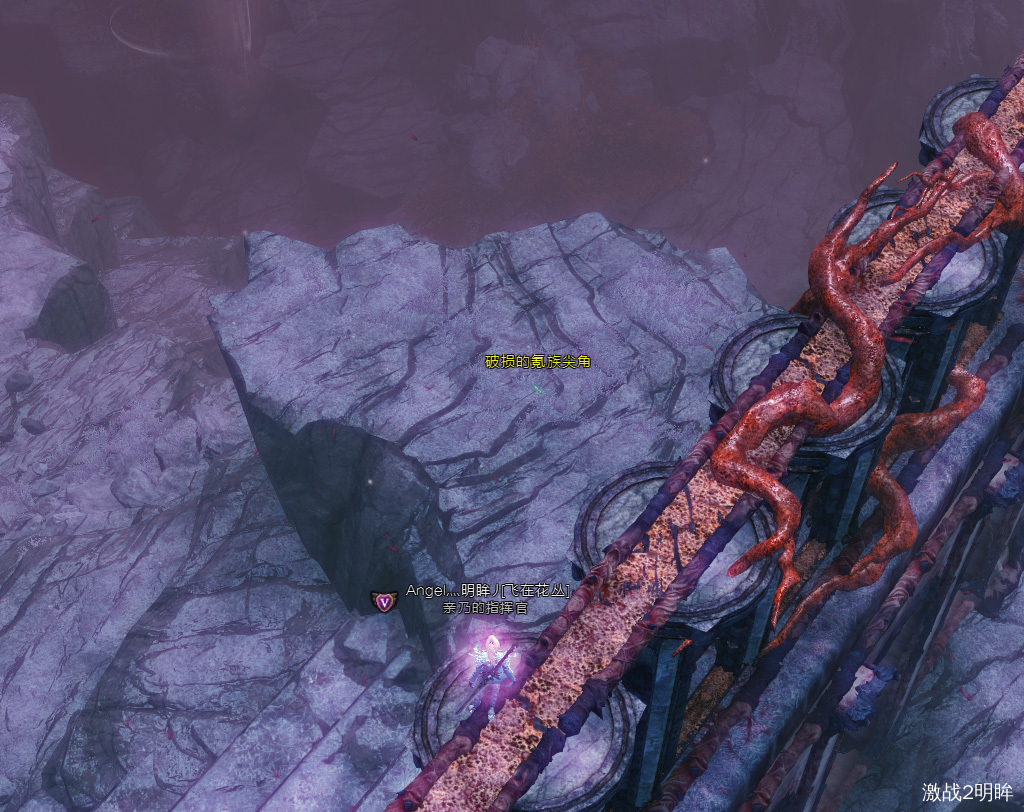Viewport: 1024px width, 812px height.
Task: Select the Angel灬明眸丿 player nameplate
Action: [x=487, y=592]
